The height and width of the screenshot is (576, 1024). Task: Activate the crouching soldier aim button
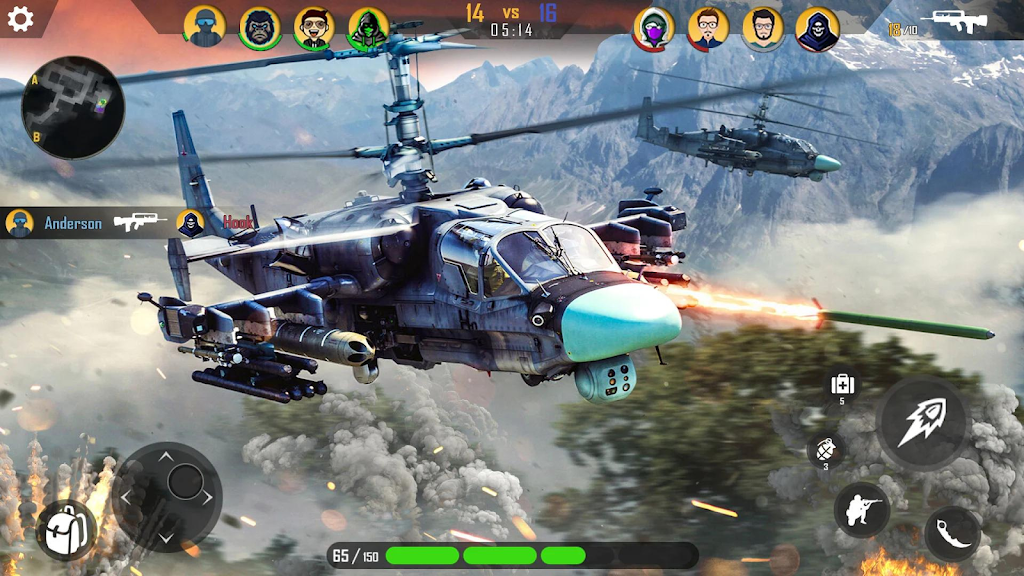tap(861, 509)
